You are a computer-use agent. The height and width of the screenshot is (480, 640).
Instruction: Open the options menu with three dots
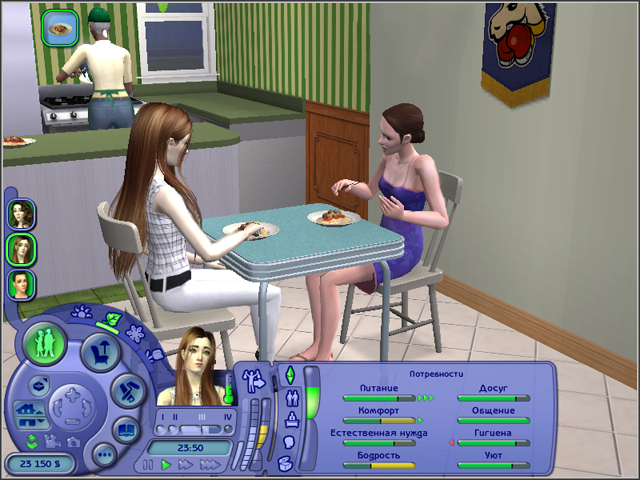click(x=103, y=455)
